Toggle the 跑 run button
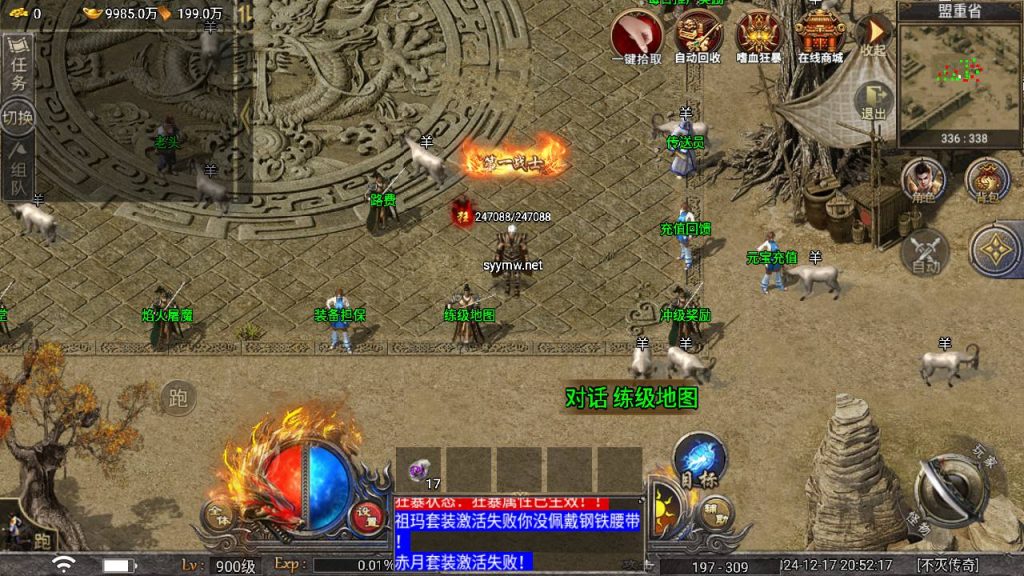1024x576 pixels. [x=178, y=398]
